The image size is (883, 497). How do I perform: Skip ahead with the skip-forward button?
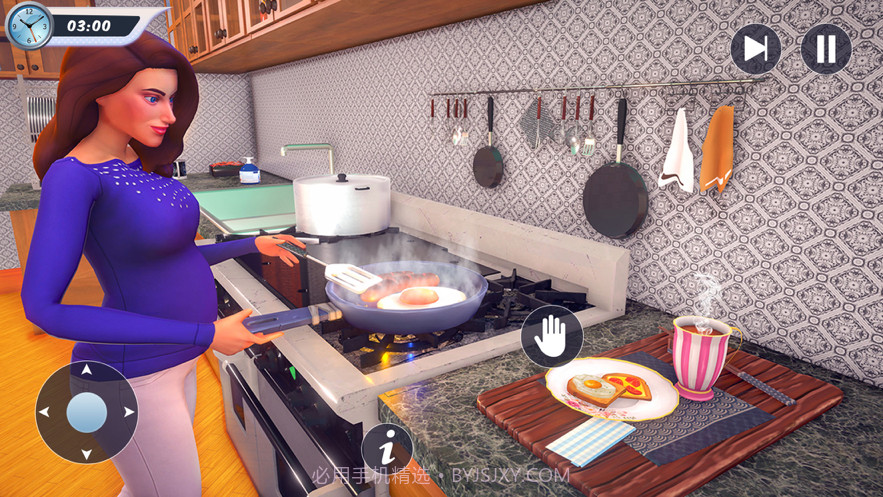pyautogui.click(x=755, y=48)
